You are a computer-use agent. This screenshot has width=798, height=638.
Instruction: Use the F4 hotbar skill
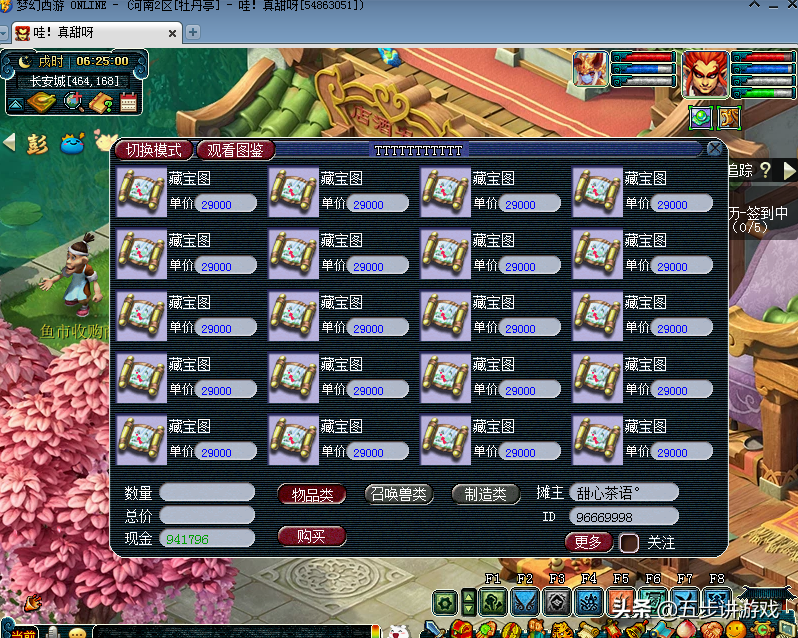pyautogui.click(x=588, y=602)
